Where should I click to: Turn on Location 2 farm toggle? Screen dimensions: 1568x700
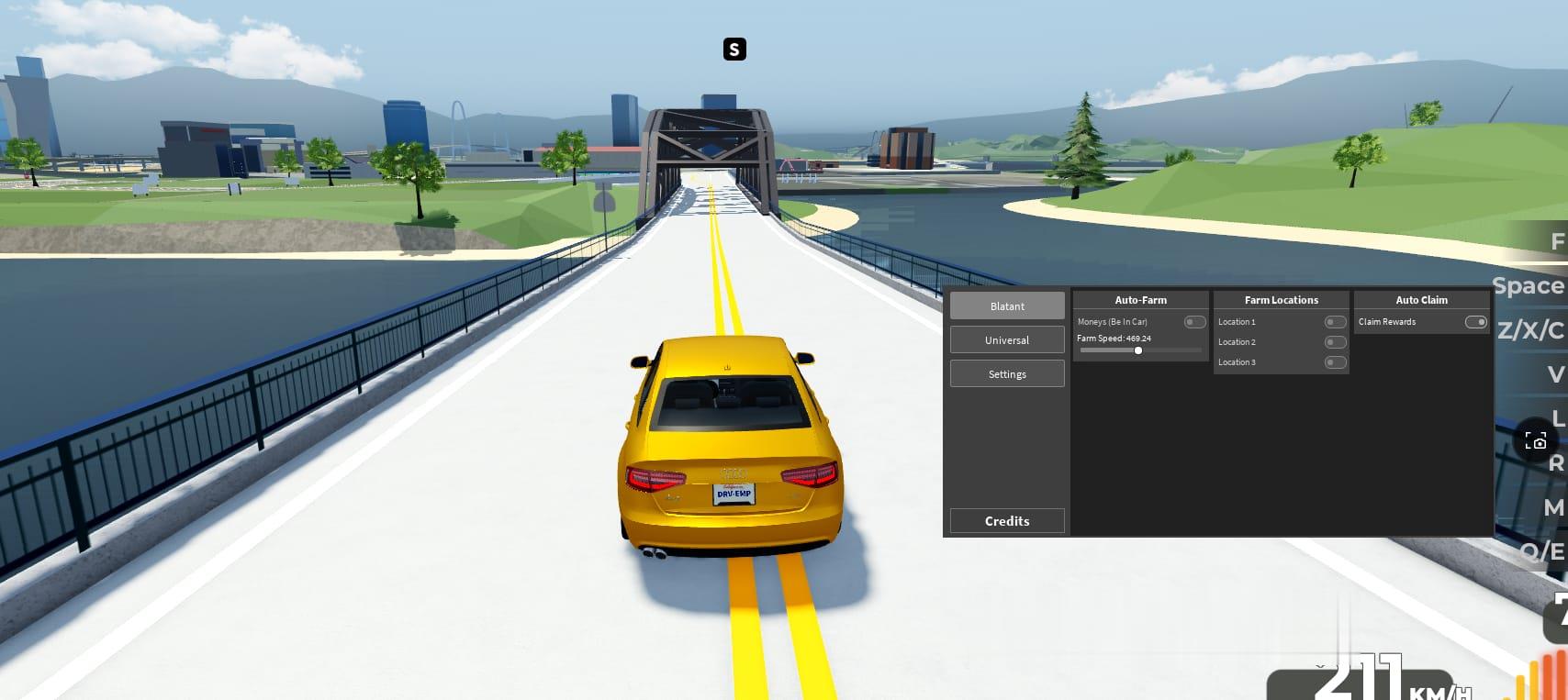1335,342
